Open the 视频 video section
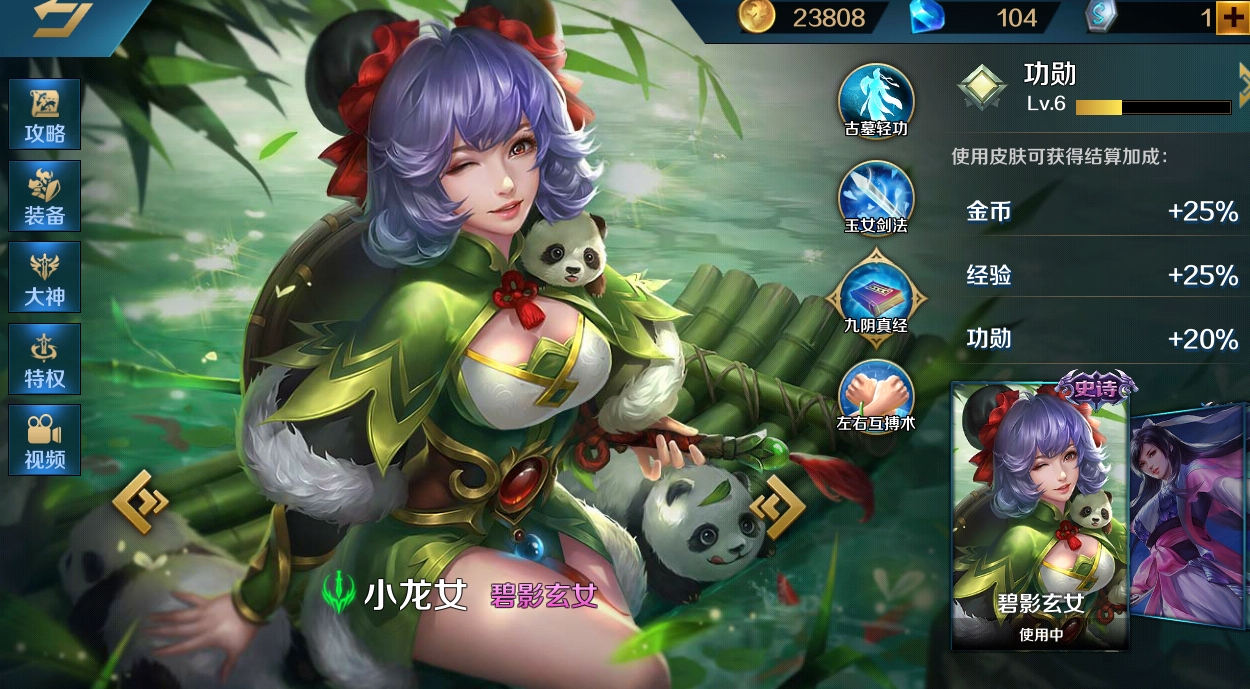The image size is (1250, 689). (45, 440)
